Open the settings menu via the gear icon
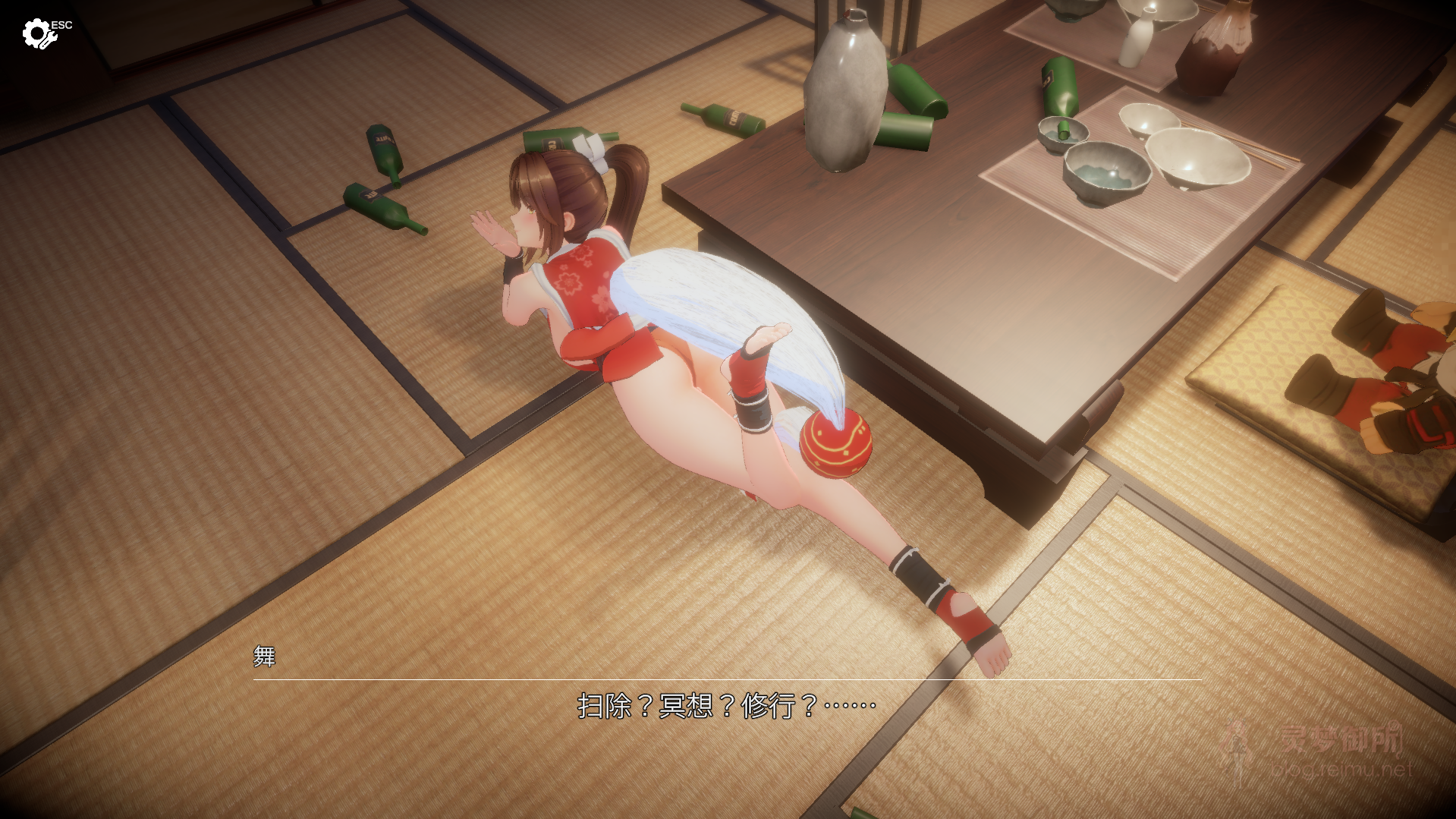The height and width of the screenshot is (819, 1456). pyautogui.click(x=38, y=32)
